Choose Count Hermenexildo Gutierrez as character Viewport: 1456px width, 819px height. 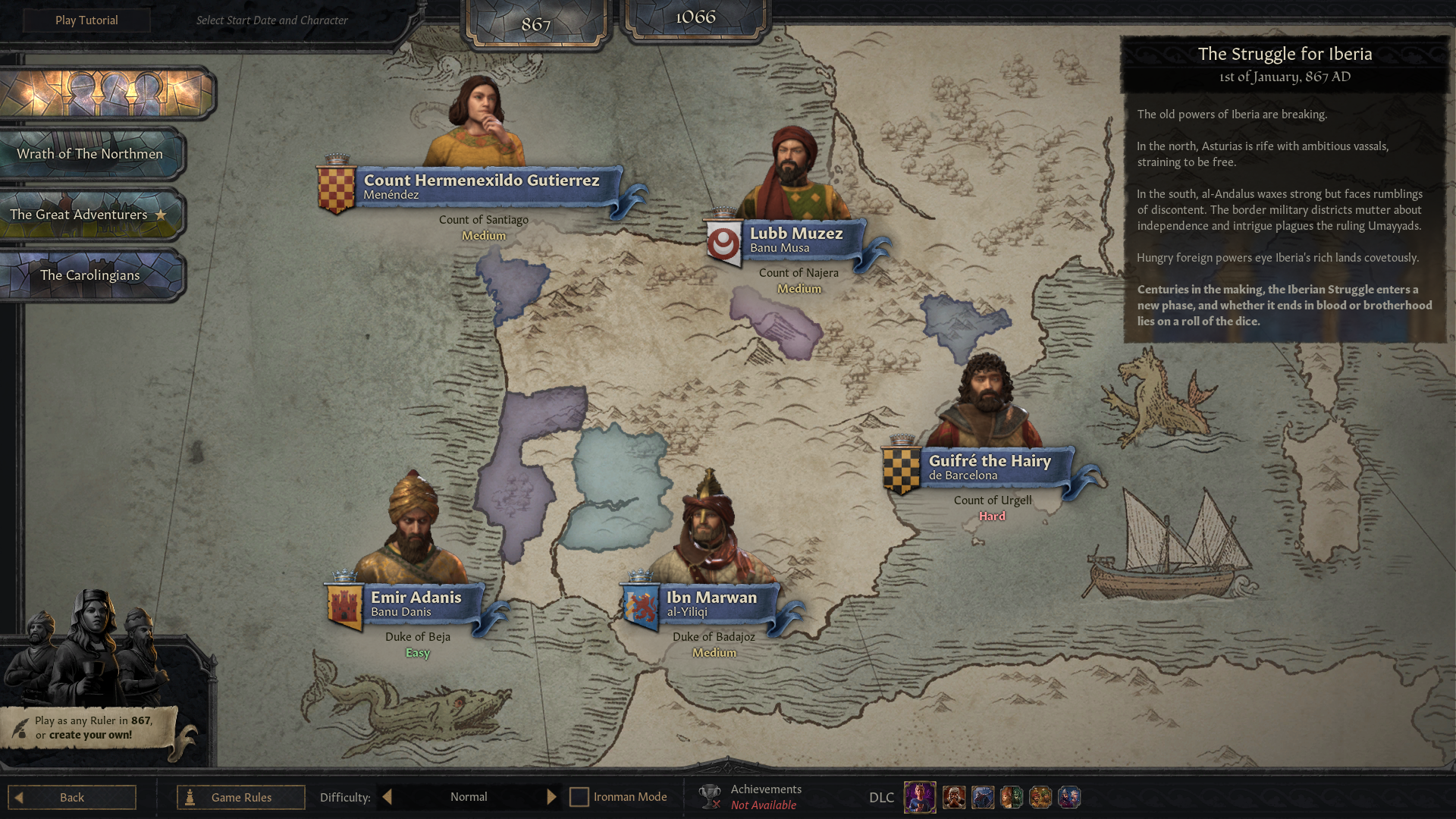pyautogui.click(x=481, y=187)
